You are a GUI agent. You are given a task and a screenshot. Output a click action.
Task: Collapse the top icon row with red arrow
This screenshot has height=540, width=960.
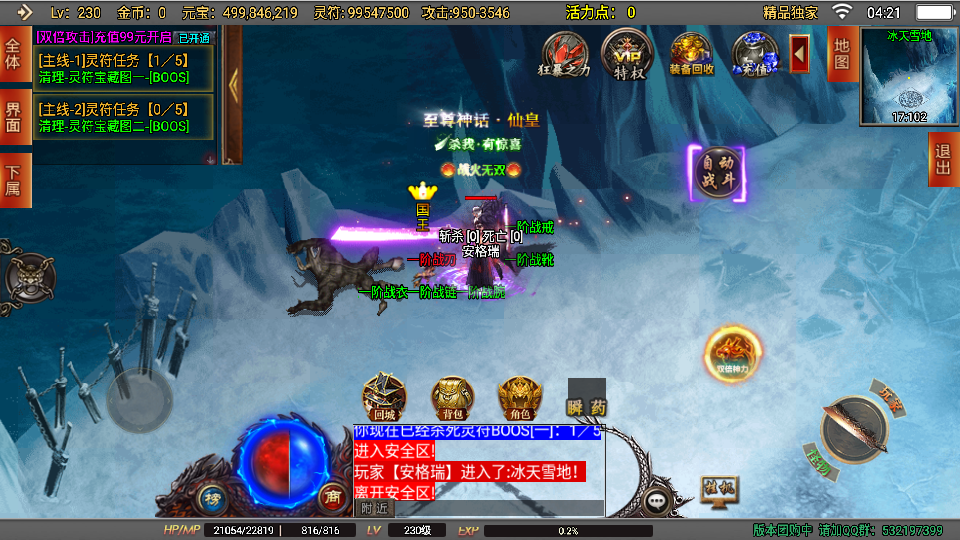pos(800,53)
